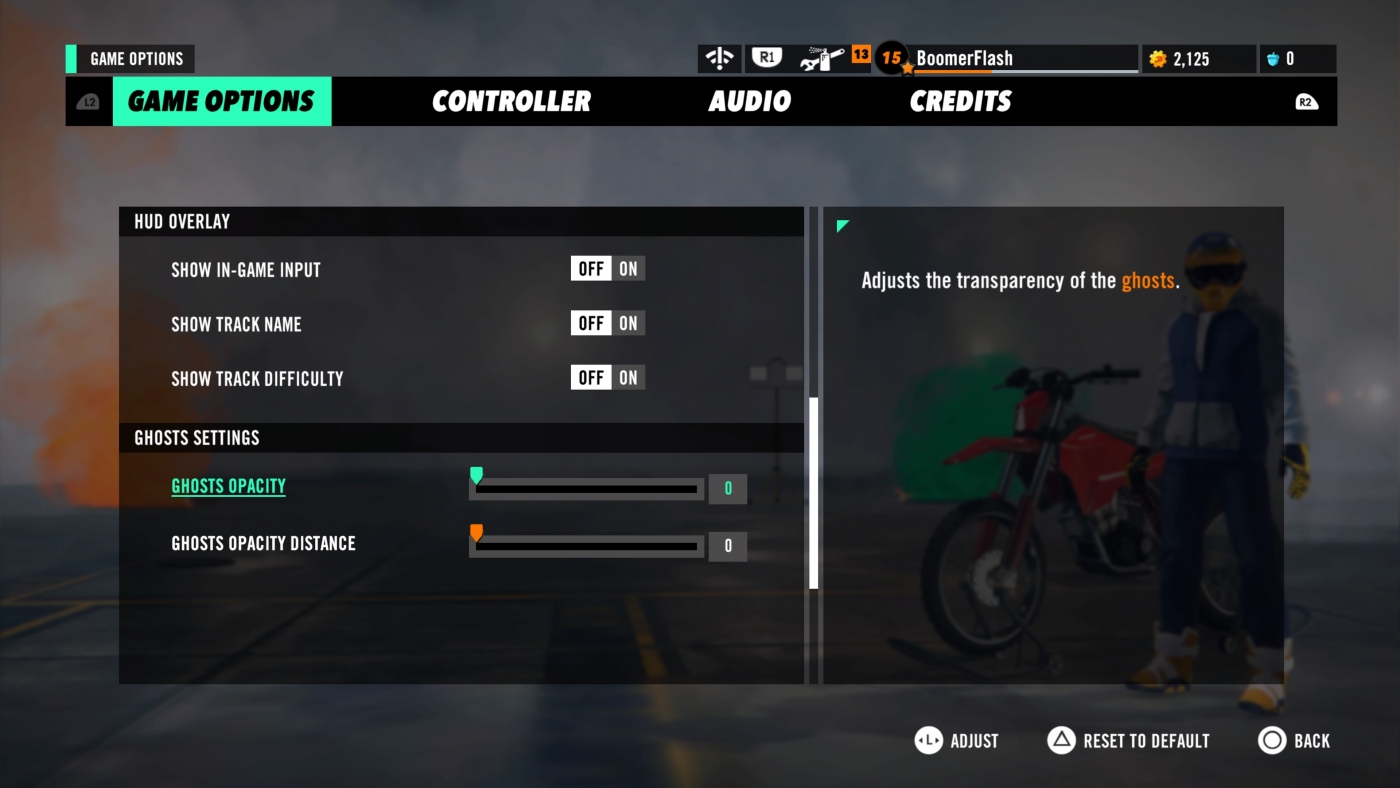Click the R2 icon right of Credits
This screenshot has width=1400, height=788.
point(1306,101)
